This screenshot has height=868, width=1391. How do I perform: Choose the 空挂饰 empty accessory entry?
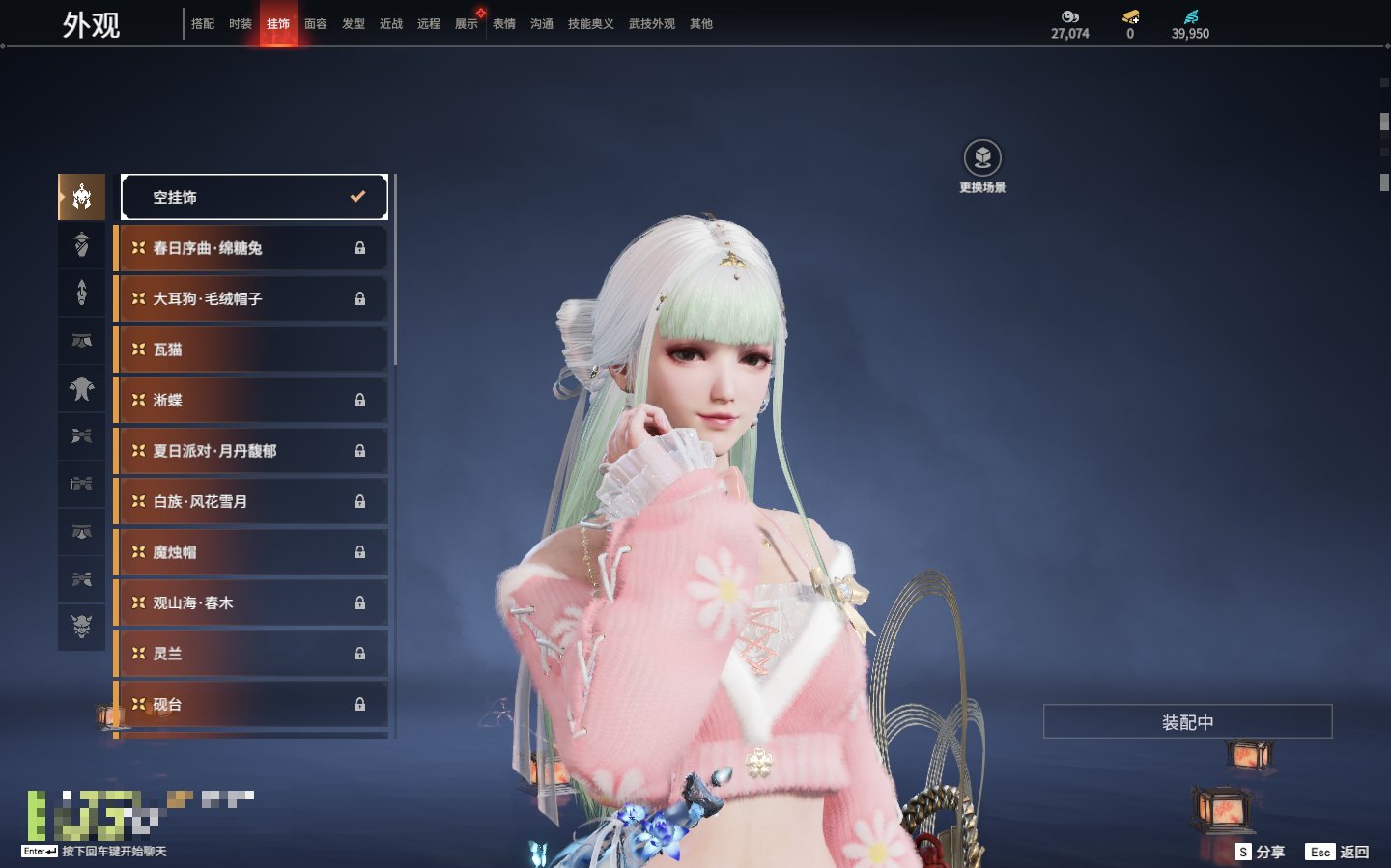click(254, 197)
